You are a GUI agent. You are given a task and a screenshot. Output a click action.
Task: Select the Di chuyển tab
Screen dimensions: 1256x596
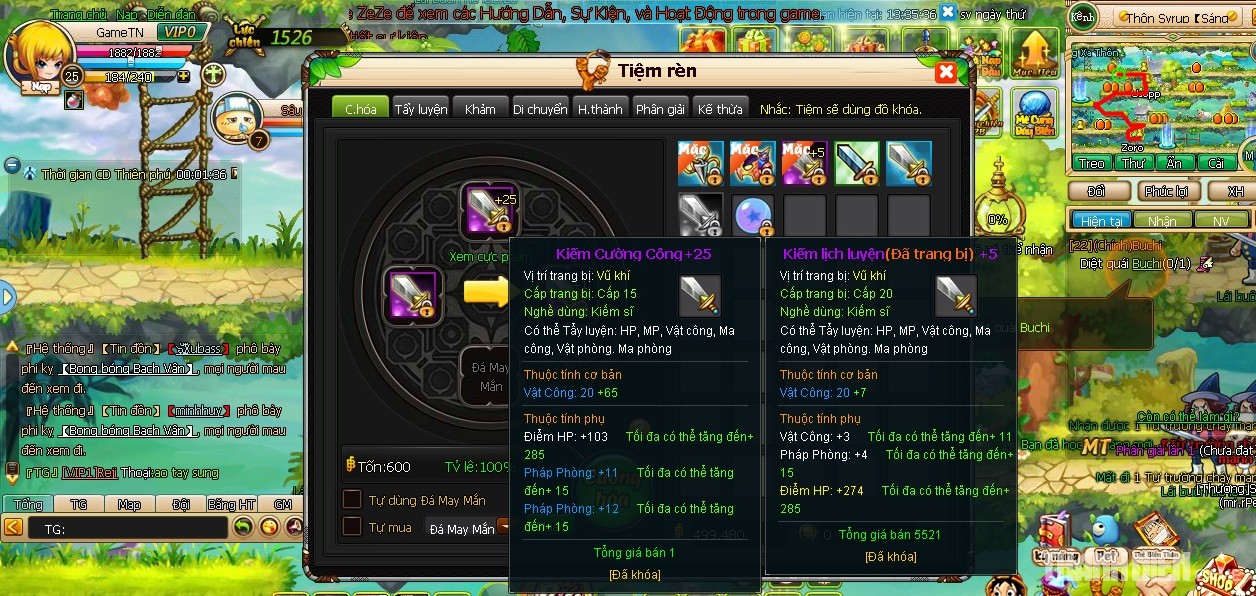pyautogui.click(x=540, y=109)
